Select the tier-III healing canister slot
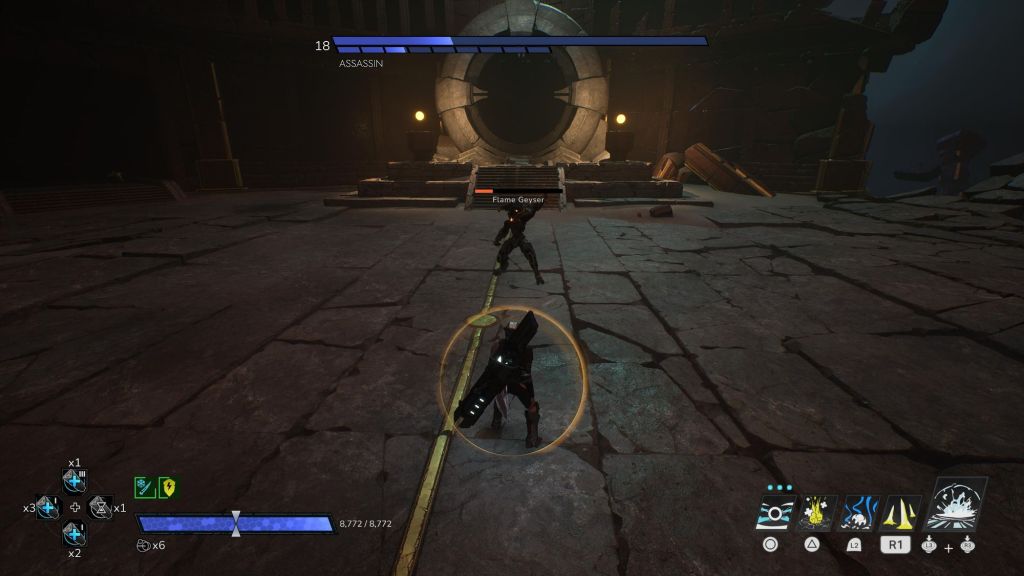The height and width of the screenshot is (576, 1024). (x=75, y=481)
